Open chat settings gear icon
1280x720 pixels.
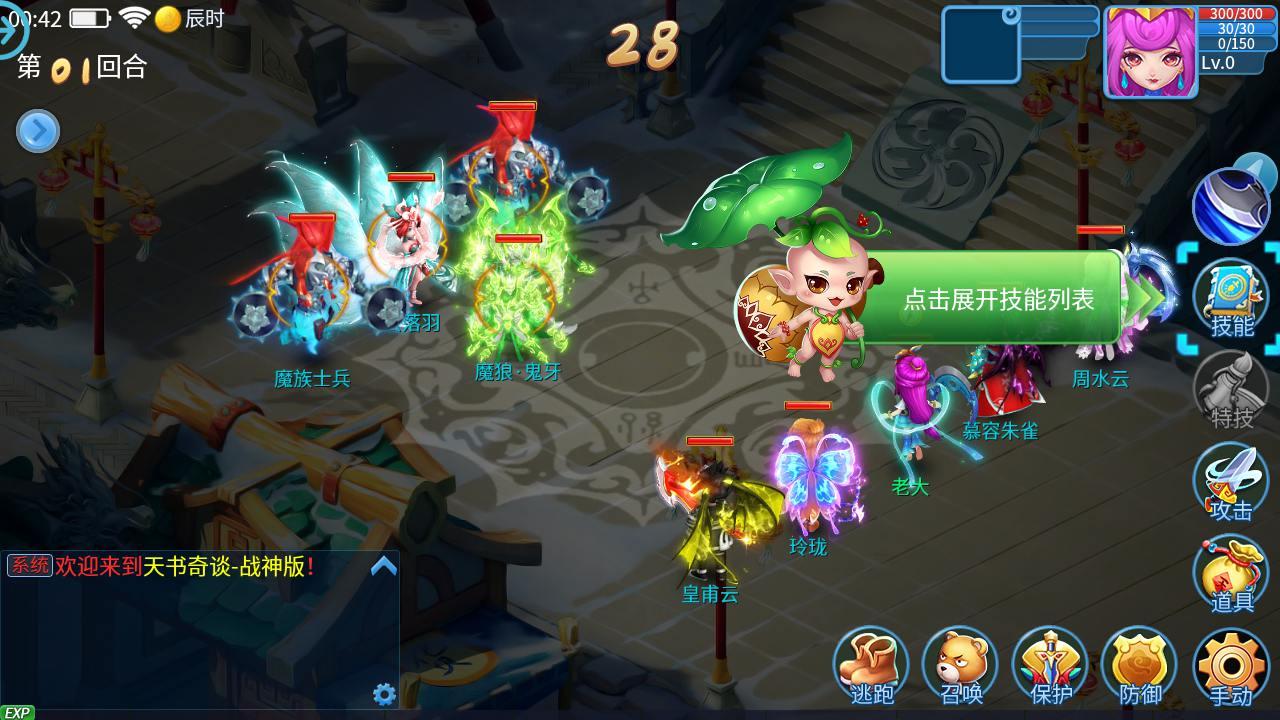pos(384,694)
